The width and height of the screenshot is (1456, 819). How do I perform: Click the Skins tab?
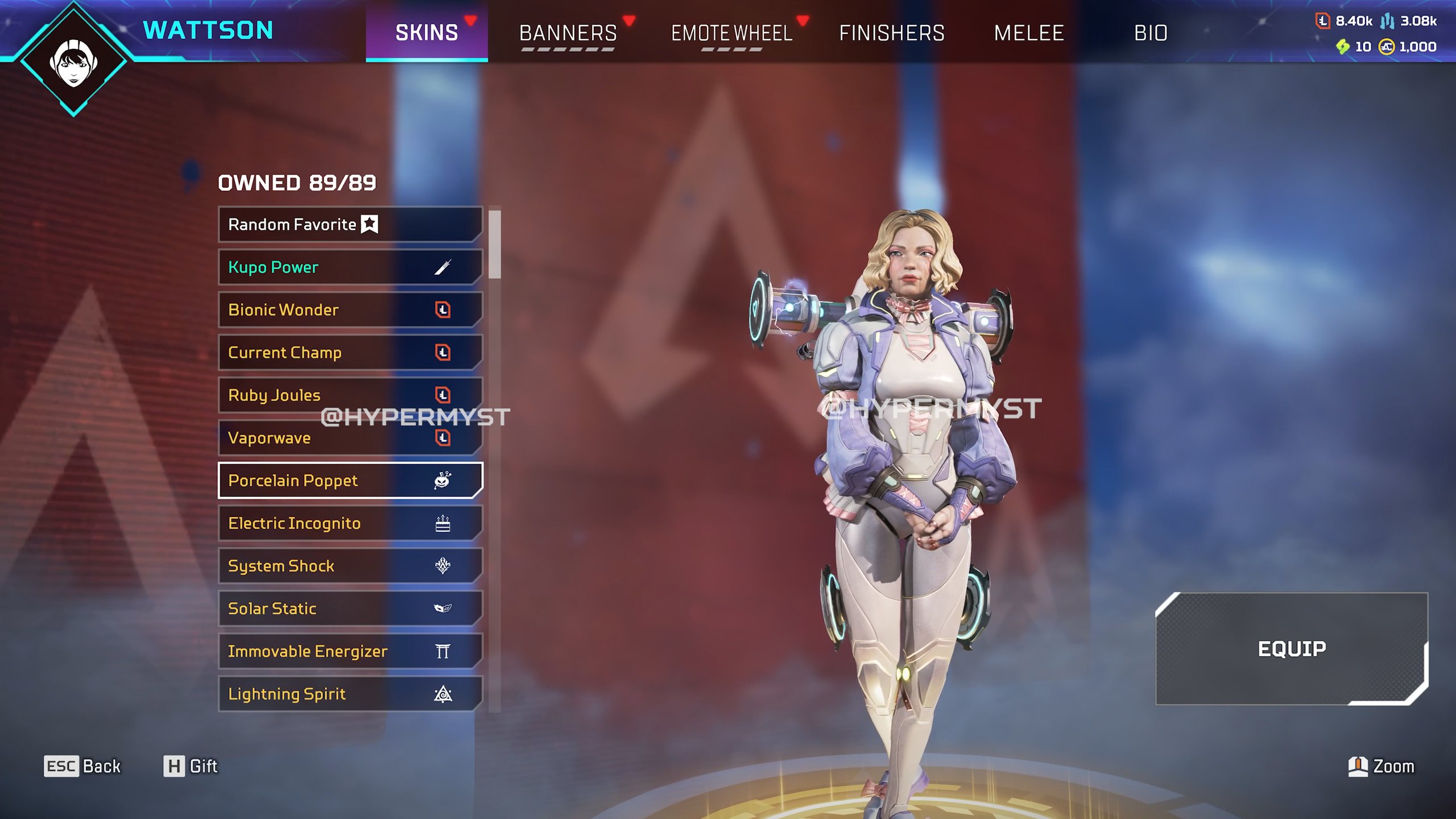[427, 33]
